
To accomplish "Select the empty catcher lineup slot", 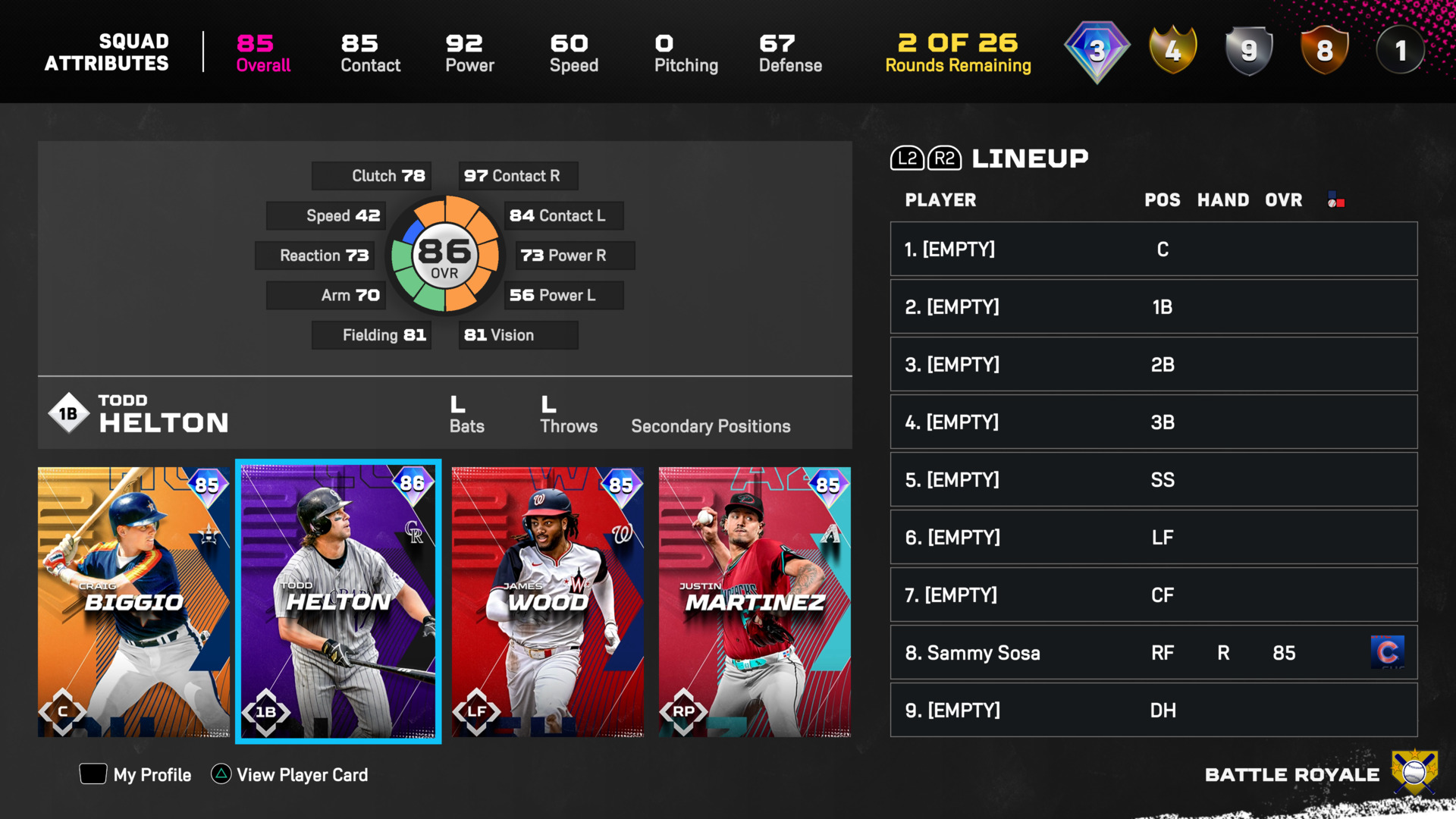I will pos(1153,249).
